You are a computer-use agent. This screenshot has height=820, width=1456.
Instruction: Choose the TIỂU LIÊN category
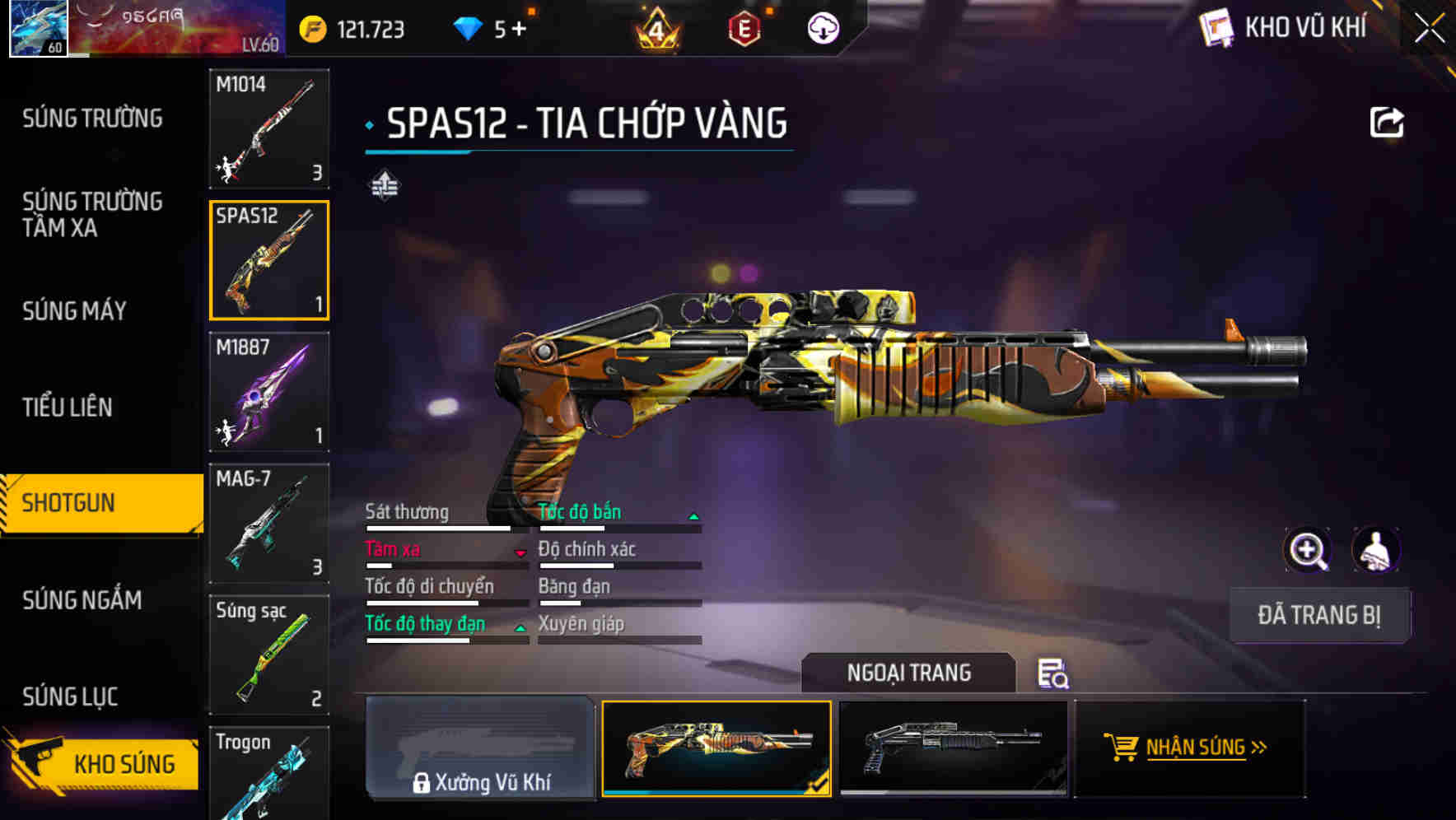pos(68,407)
